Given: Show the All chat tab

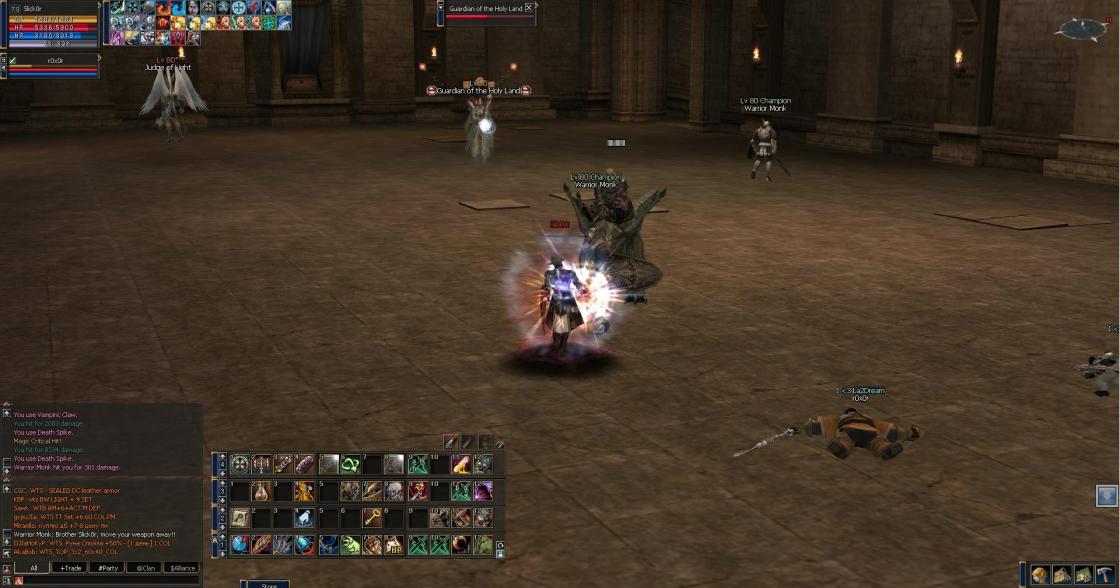Looking at the screenshot, I should 33,567.
